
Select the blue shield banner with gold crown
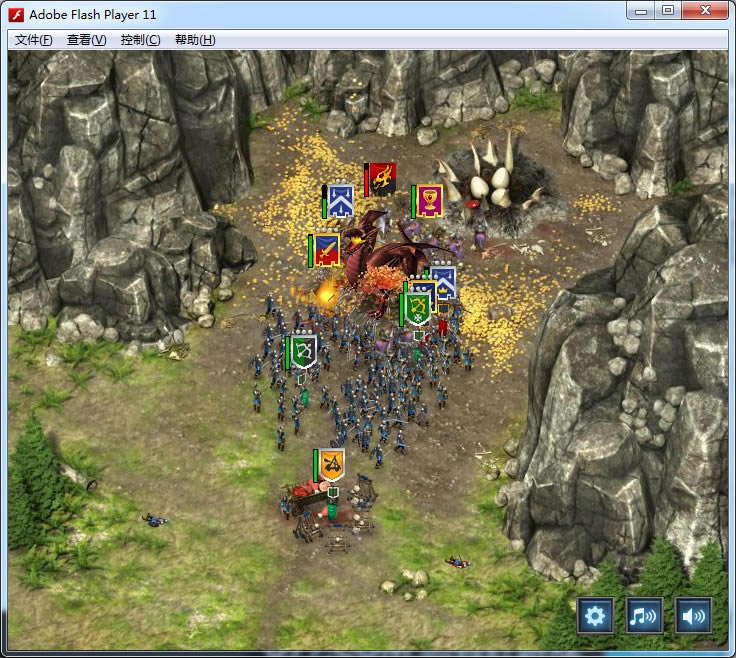443,281
